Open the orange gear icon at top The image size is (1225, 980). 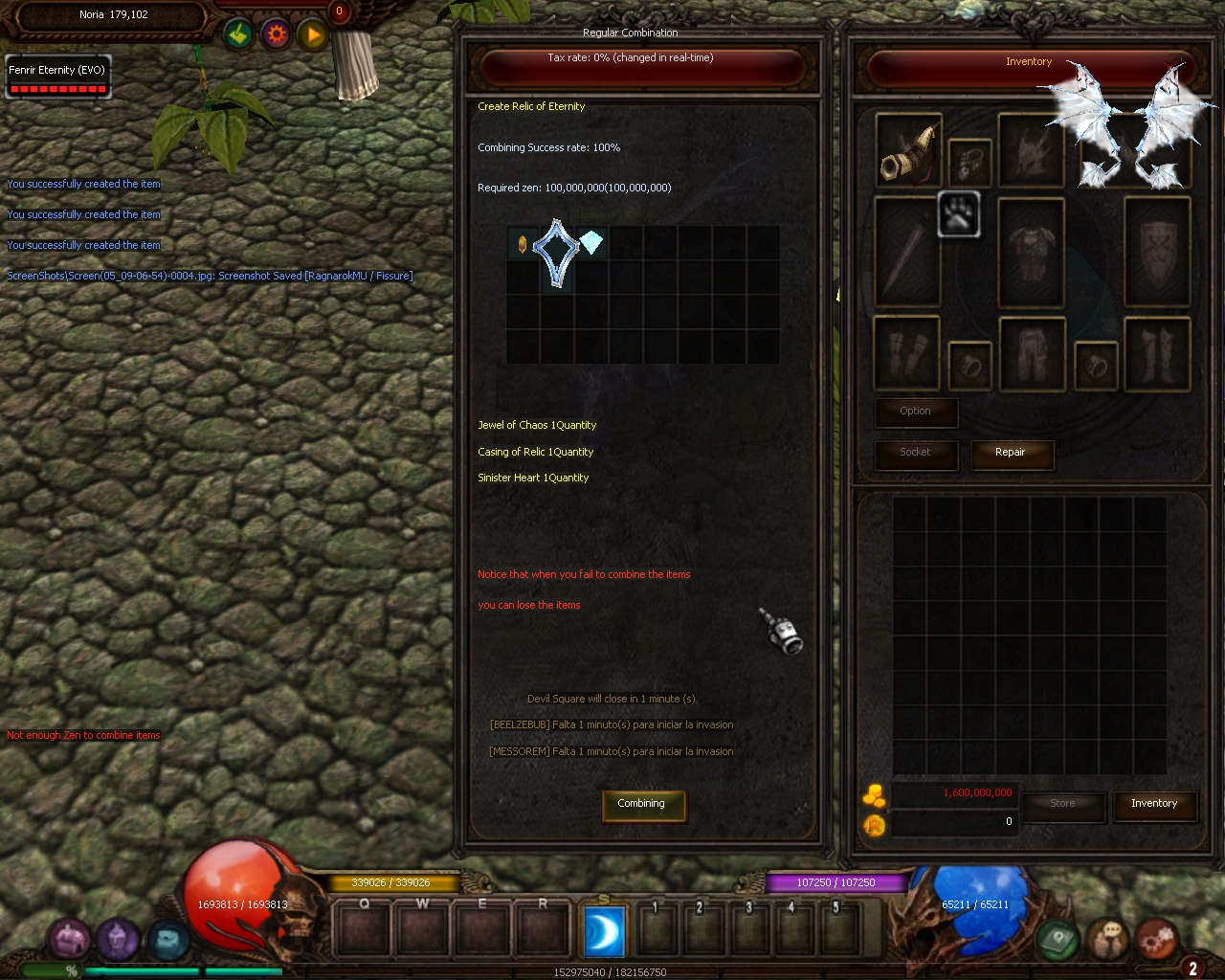[277, 35]
